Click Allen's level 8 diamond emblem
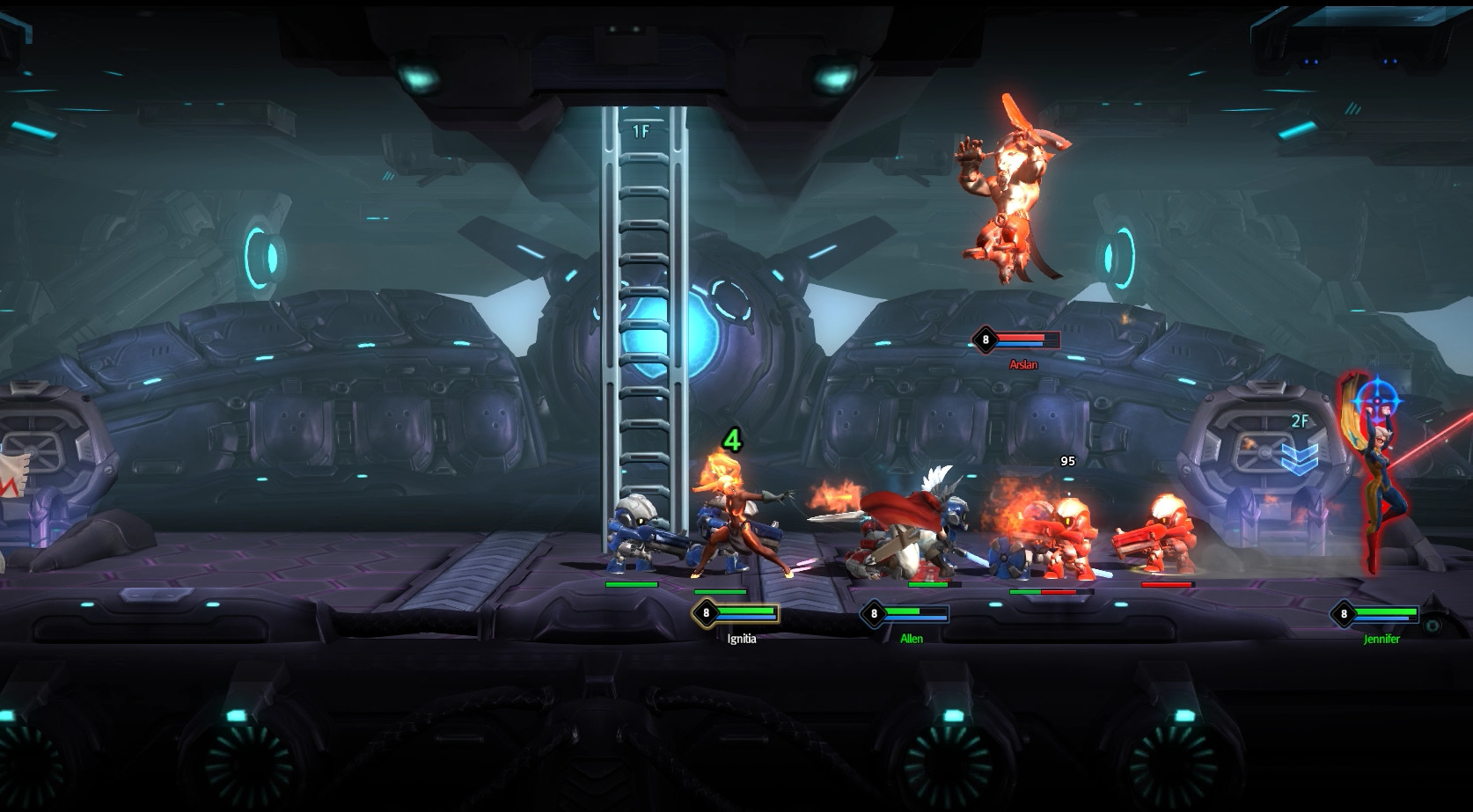 point(874,612)
